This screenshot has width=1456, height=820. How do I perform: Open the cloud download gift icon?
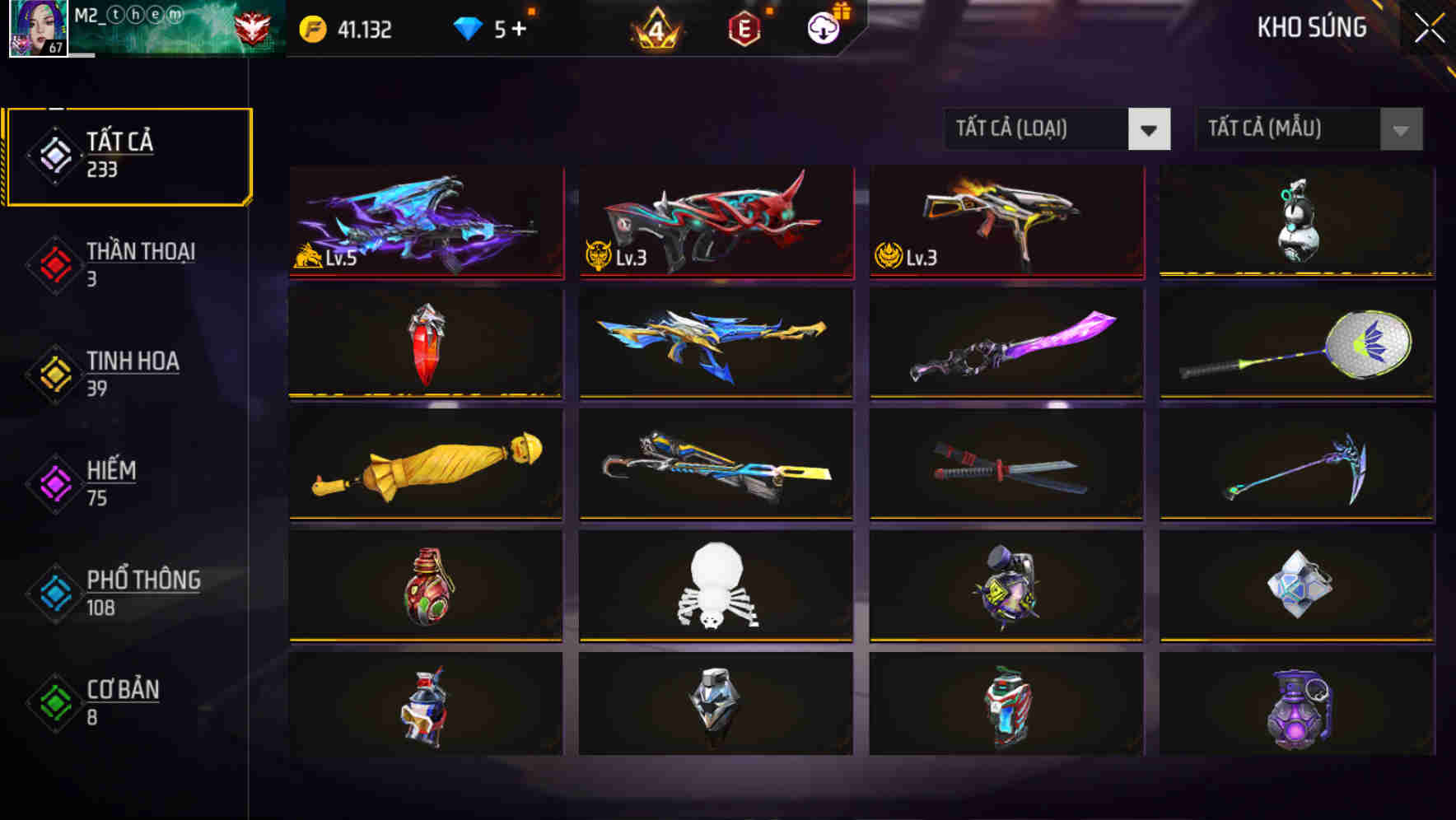pos(824,27)
